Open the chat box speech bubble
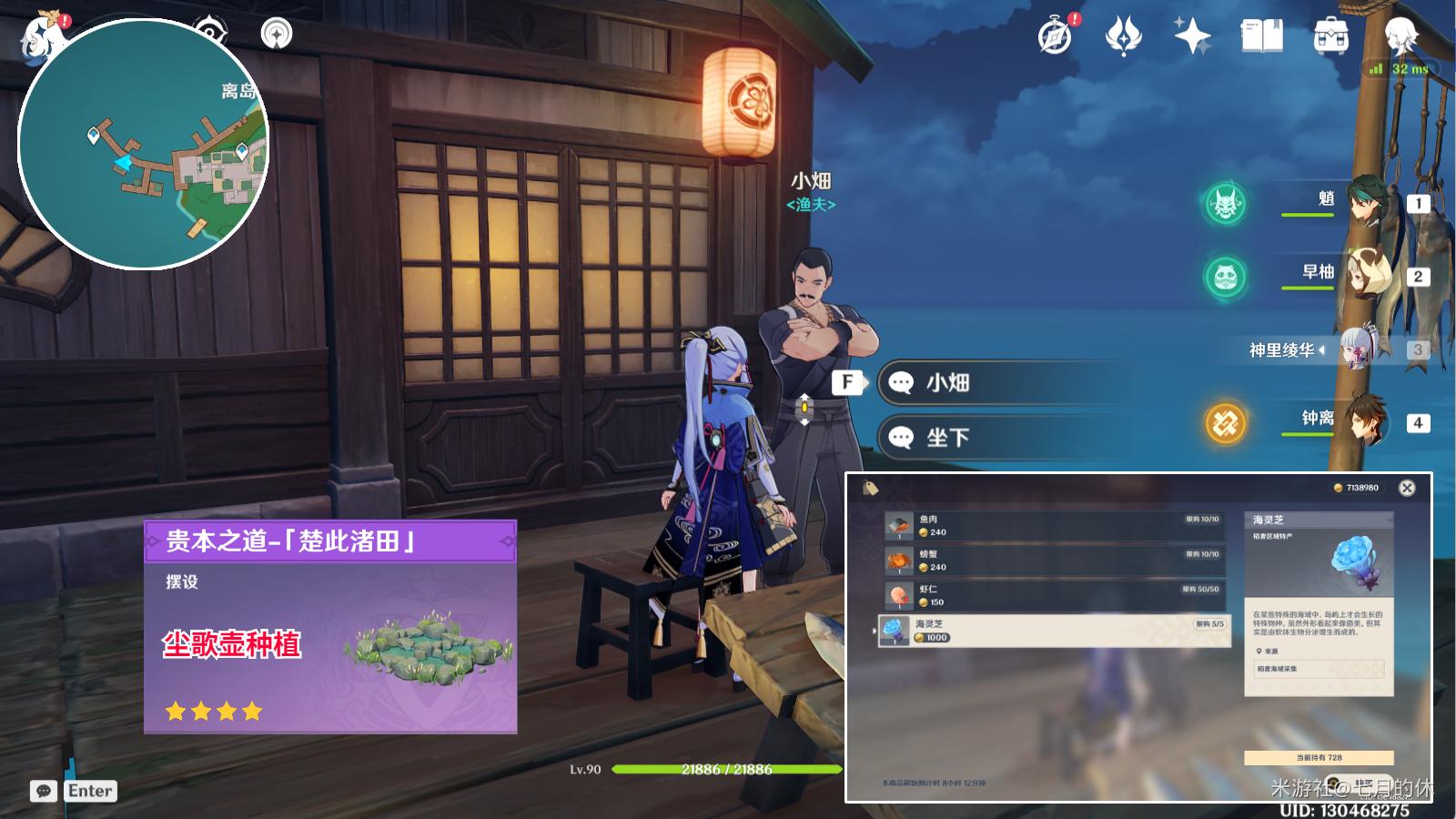The width and height of the screenshot is (1456, 819). pyautogui.click(x=43, y=791)
